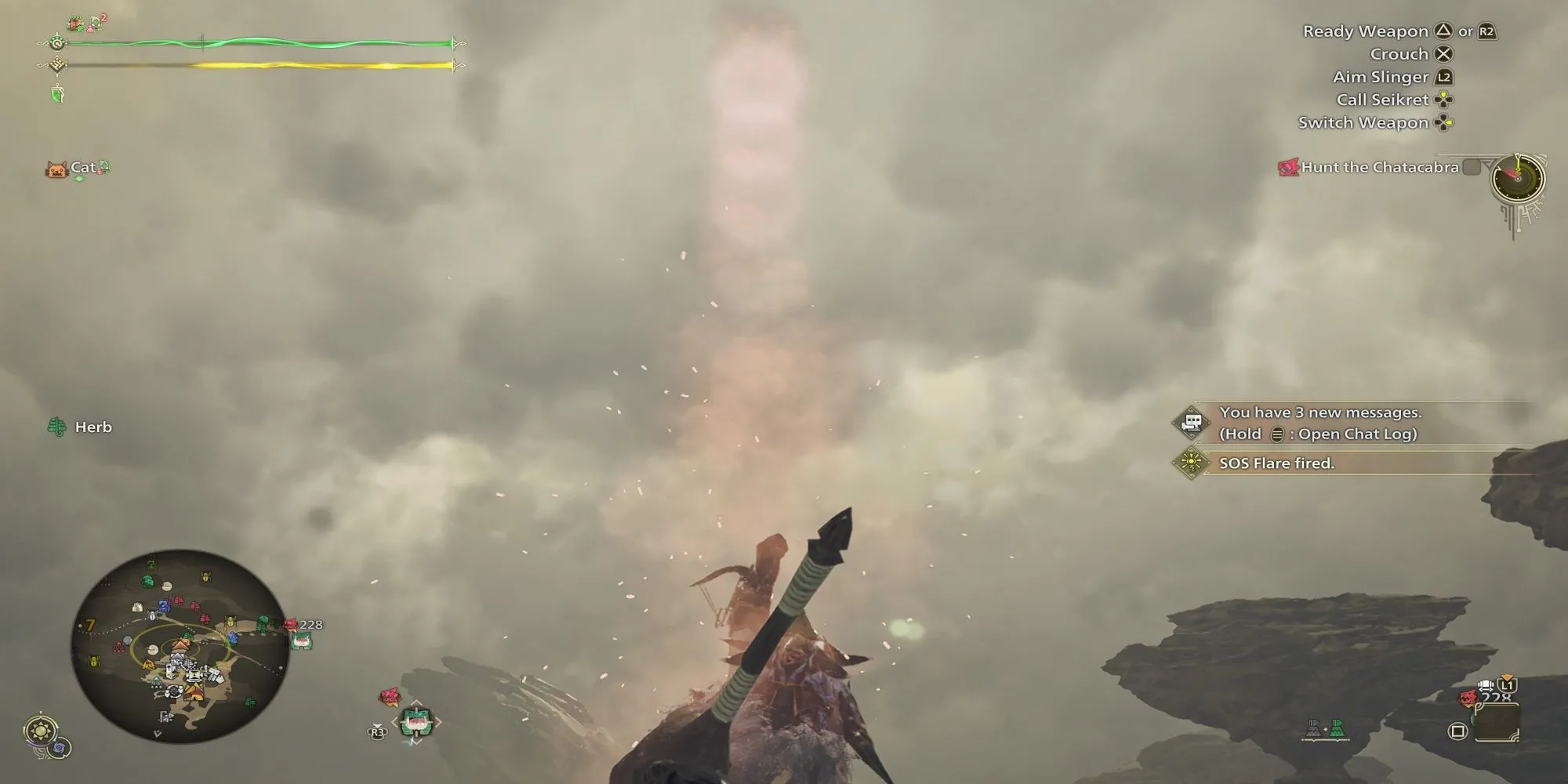1568x784 pixels.
Task: Open the quest timer clock dial
Action: click(1517, 179)
